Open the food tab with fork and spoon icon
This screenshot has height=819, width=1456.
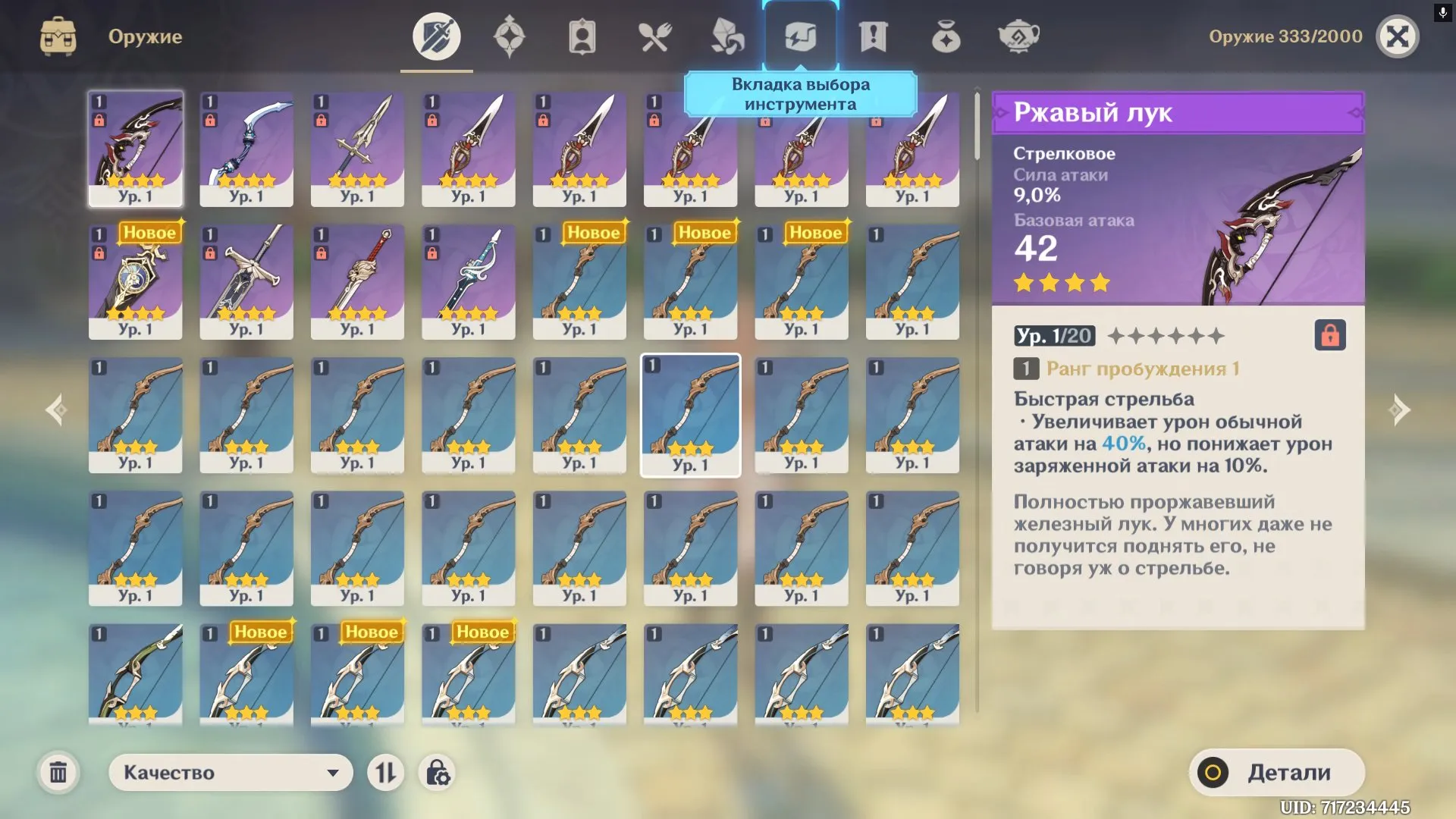point(656,34)
